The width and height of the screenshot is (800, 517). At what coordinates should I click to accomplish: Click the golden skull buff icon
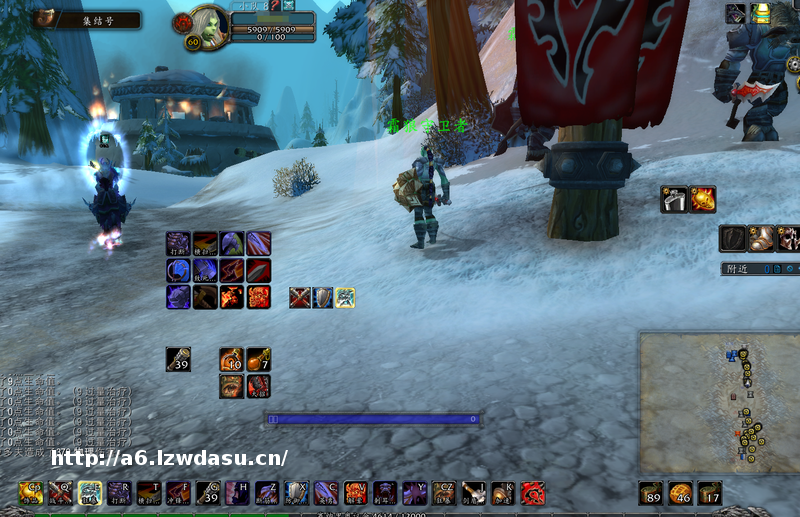[702, 199]
